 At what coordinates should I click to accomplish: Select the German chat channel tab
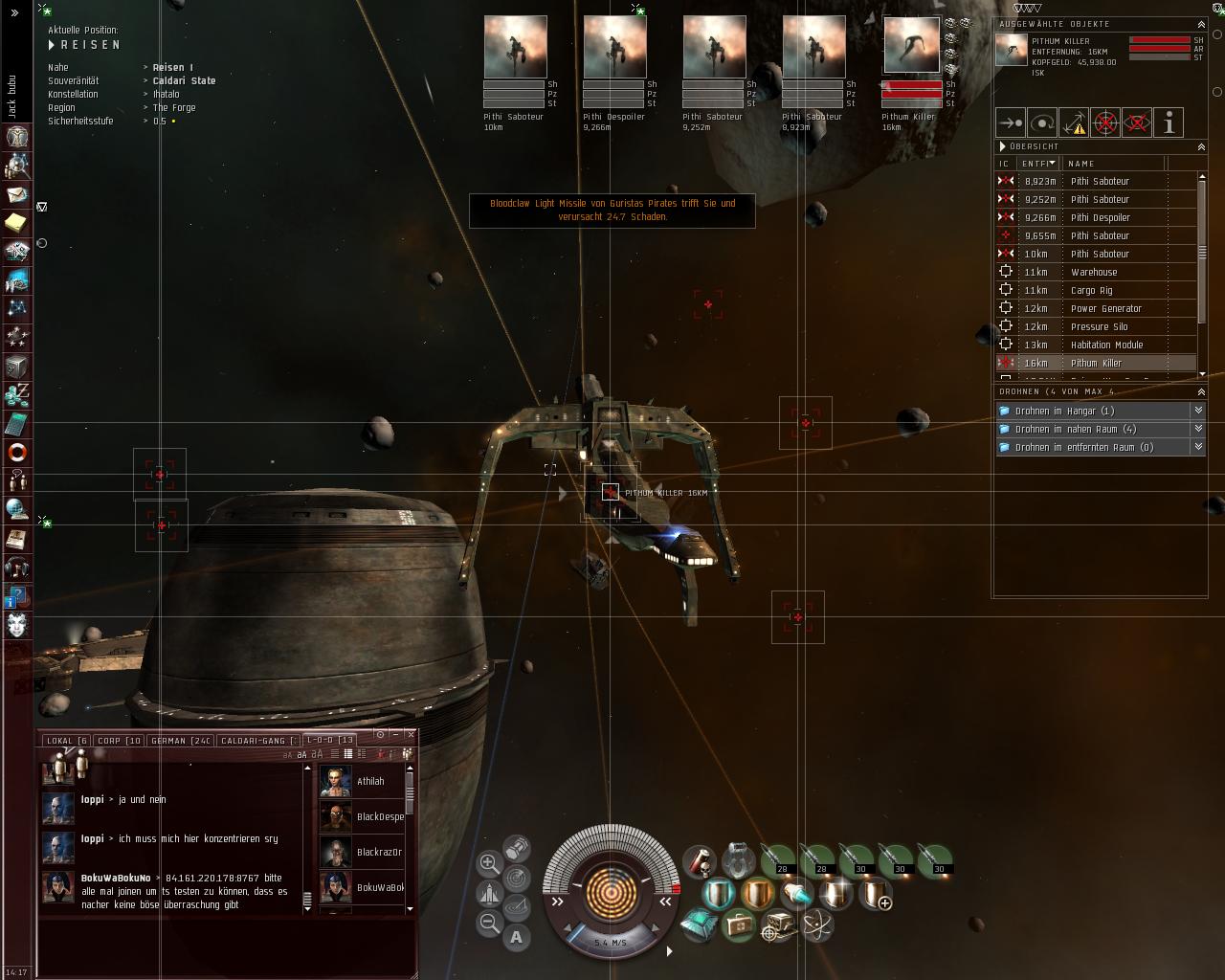pos(181,741)
